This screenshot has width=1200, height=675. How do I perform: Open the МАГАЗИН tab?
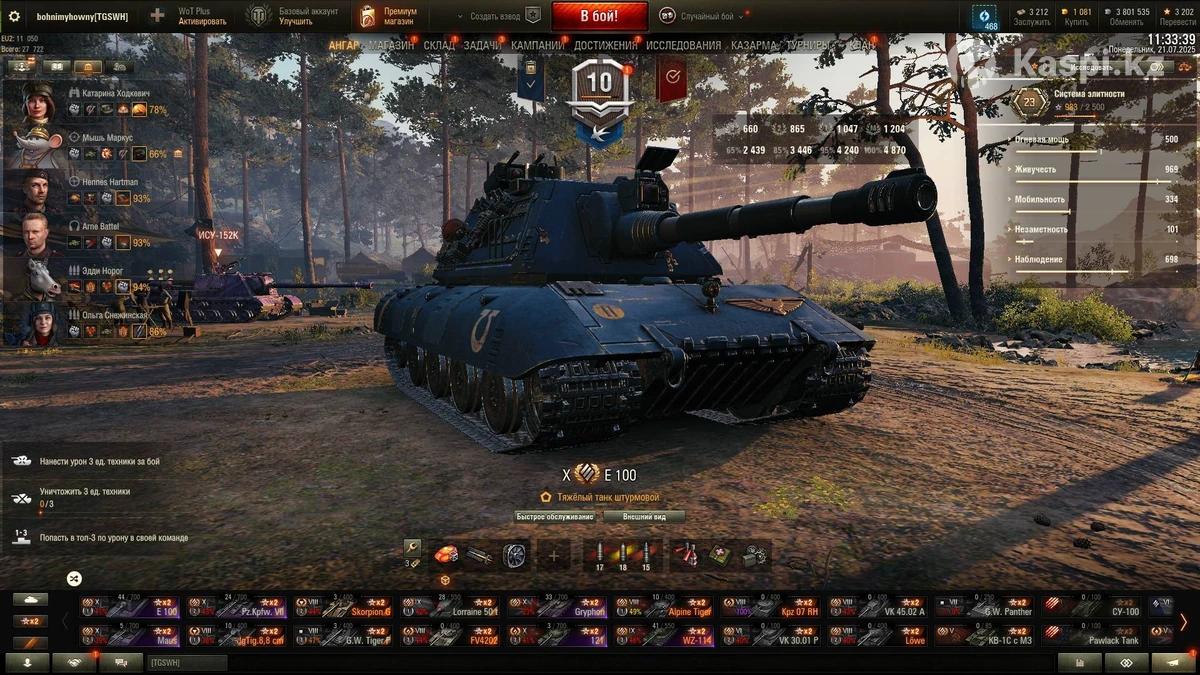click(391, 45)
